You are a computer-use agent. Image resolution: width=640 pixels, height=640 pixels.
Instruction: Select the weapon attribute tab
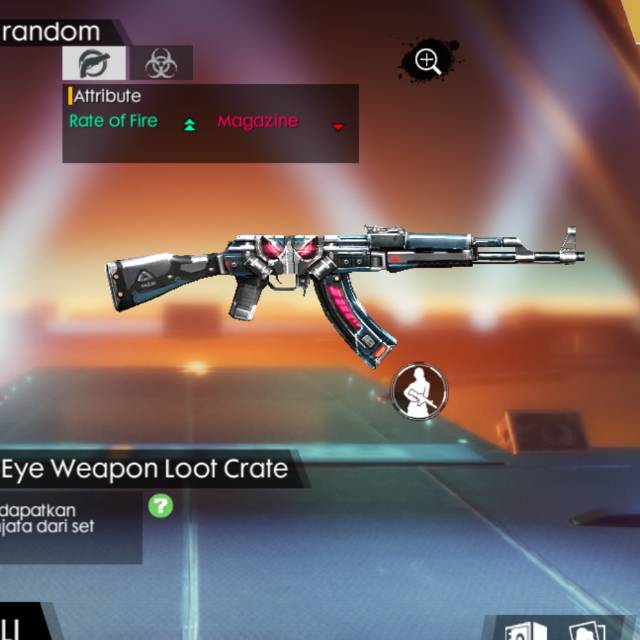click(95, 63)
